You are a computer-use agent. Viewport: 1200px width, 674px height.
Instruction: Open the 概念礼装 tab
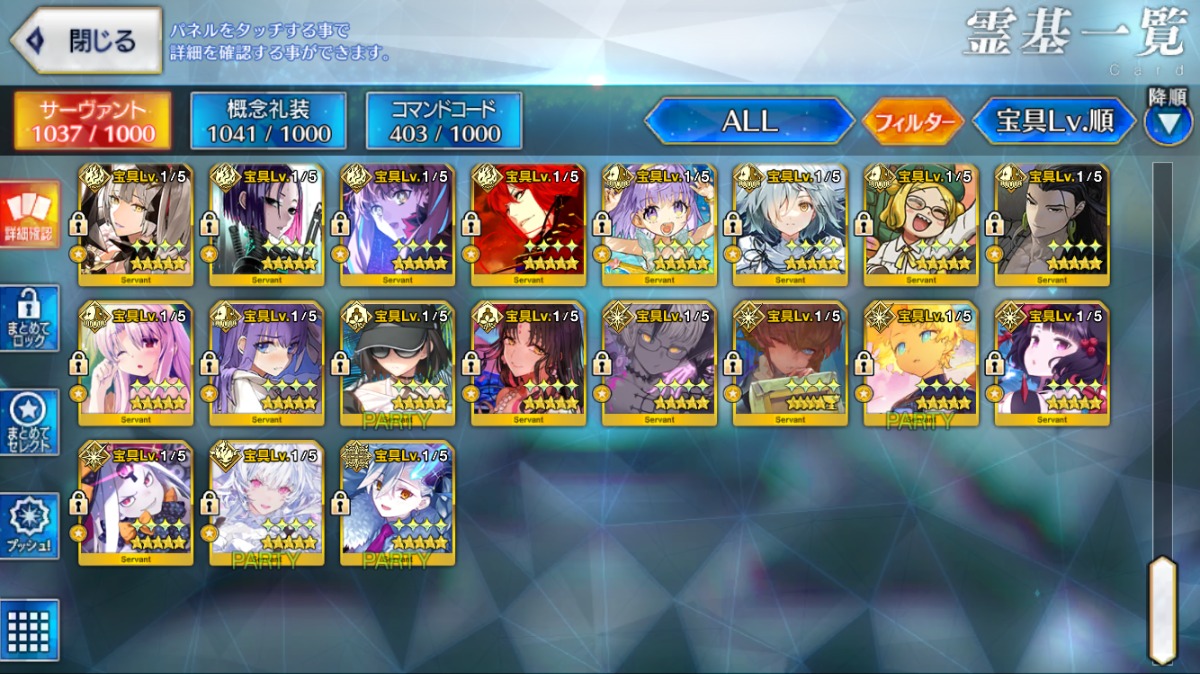(x=268, y=121)
